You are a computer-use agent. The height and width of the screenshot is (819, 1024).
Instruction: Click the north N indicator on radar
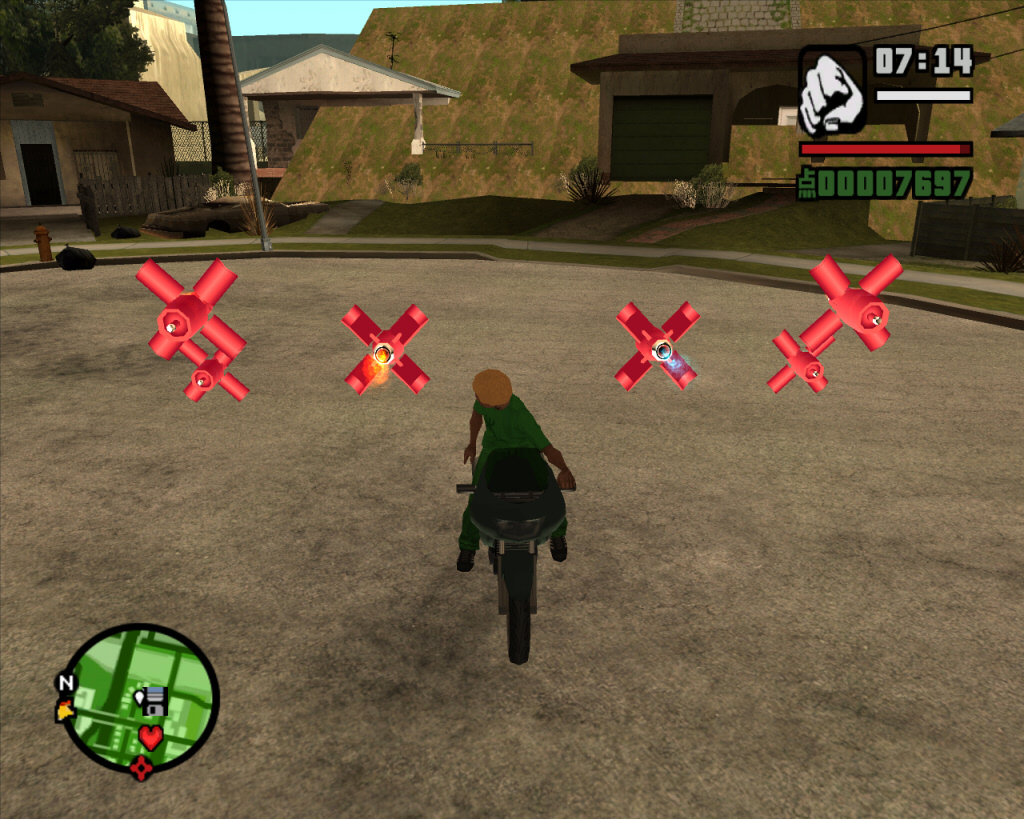pos(66,683)
